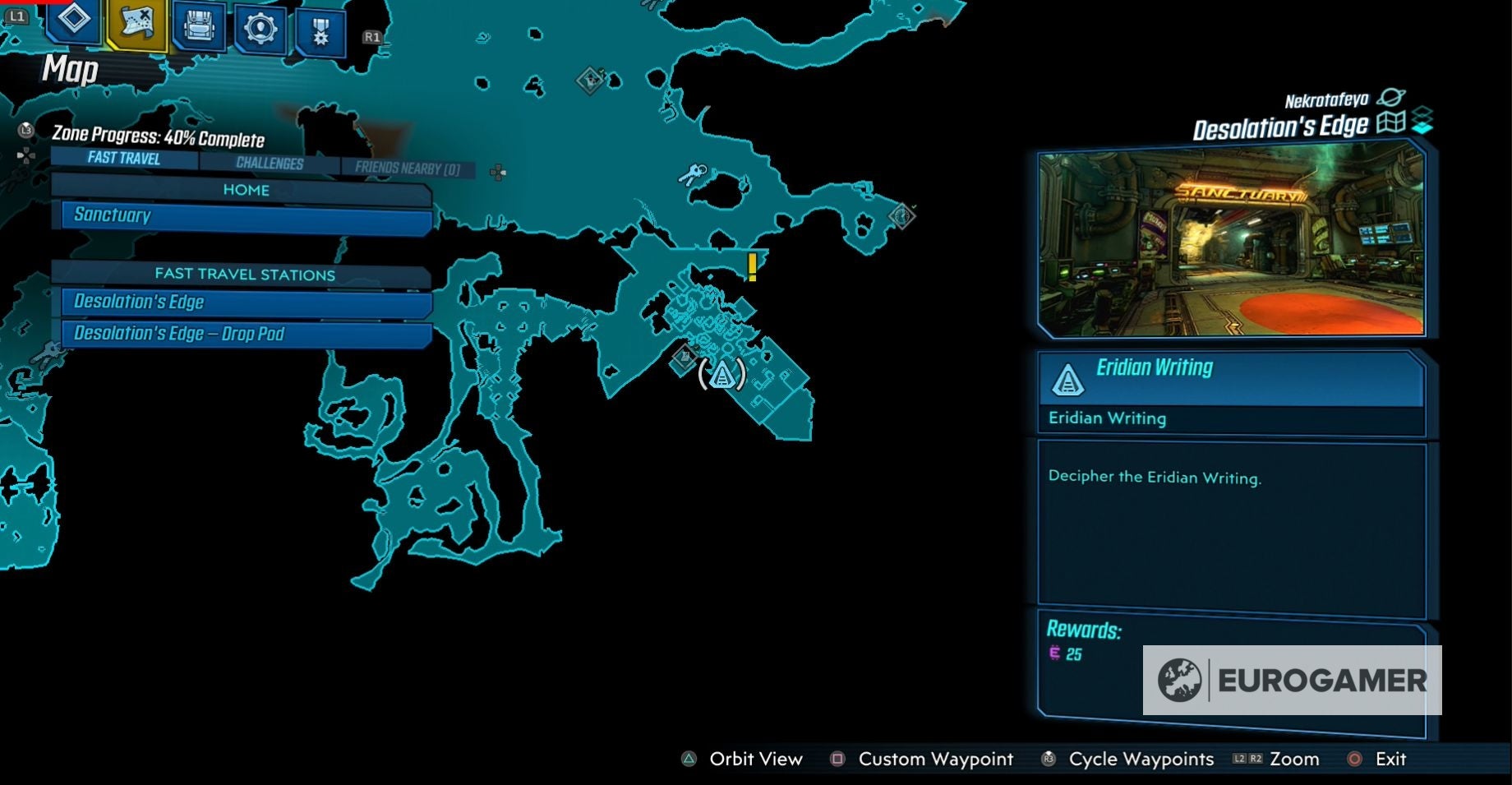Click the yellow exclamation mission marker
Image resolution: width=1512 pixels, height=785 pixels.
coord(753,267)
